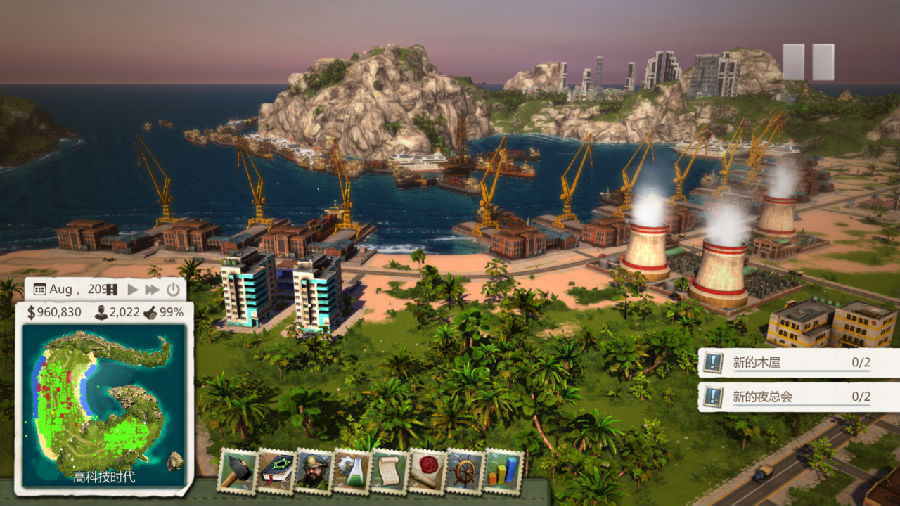Select the El Presidente portrait stamp

tap(314, 469)
